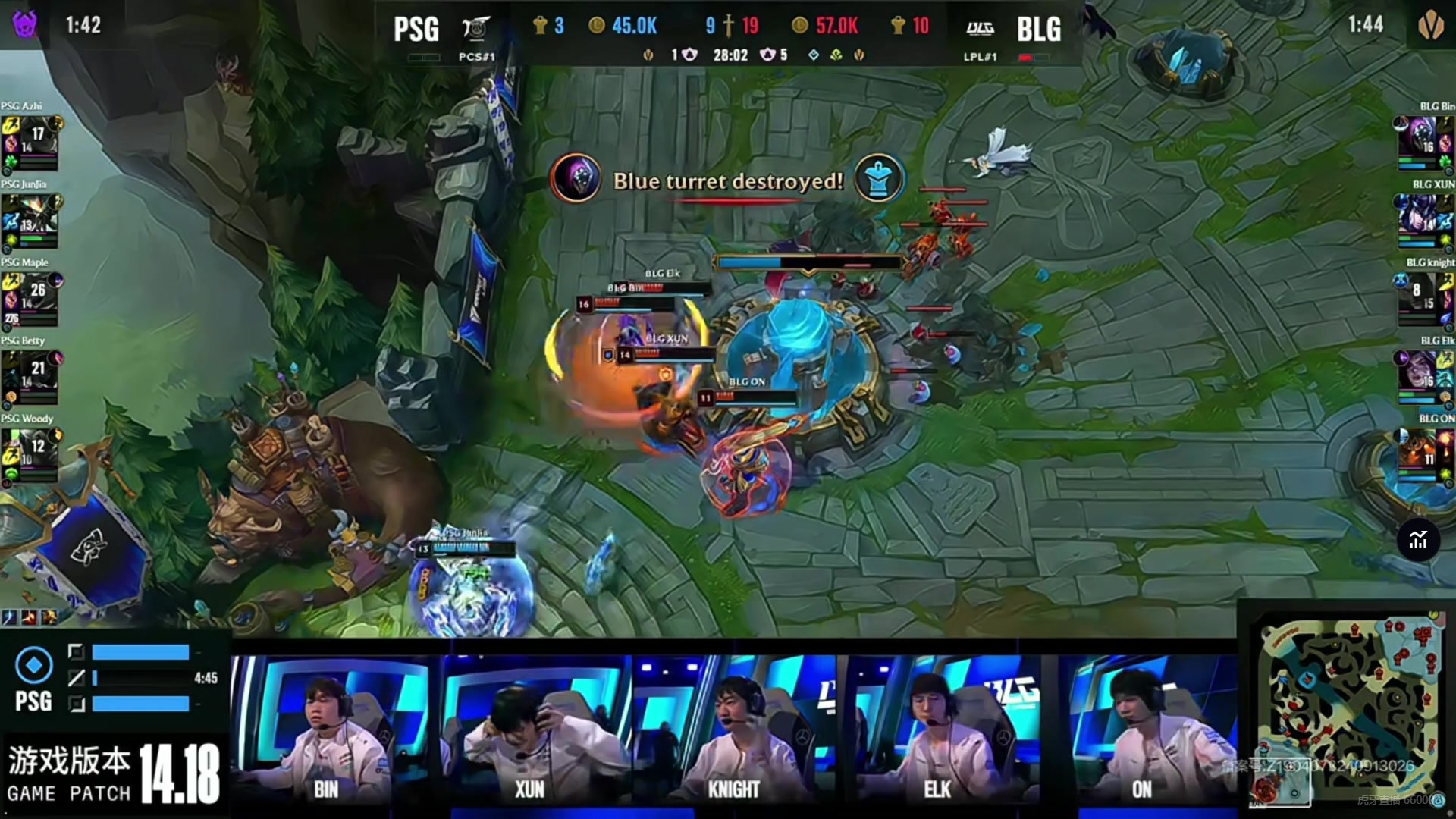Click the PSG team name in scoreboard
This screenshot has width=1456, height=819.
click(x=416, y=30)
